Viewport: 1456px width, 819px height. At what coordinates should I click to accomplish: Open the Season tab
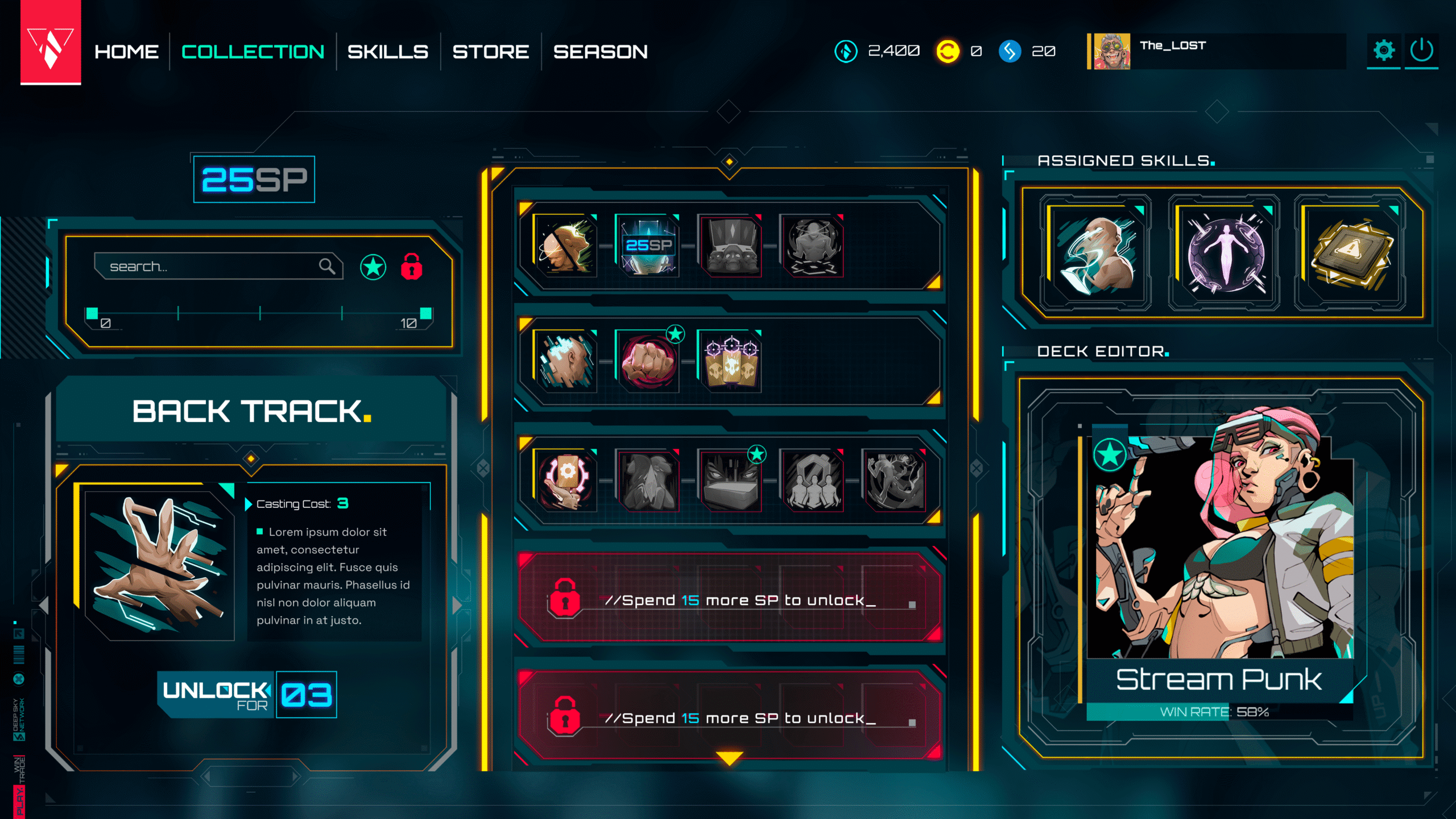pos(600,52)
